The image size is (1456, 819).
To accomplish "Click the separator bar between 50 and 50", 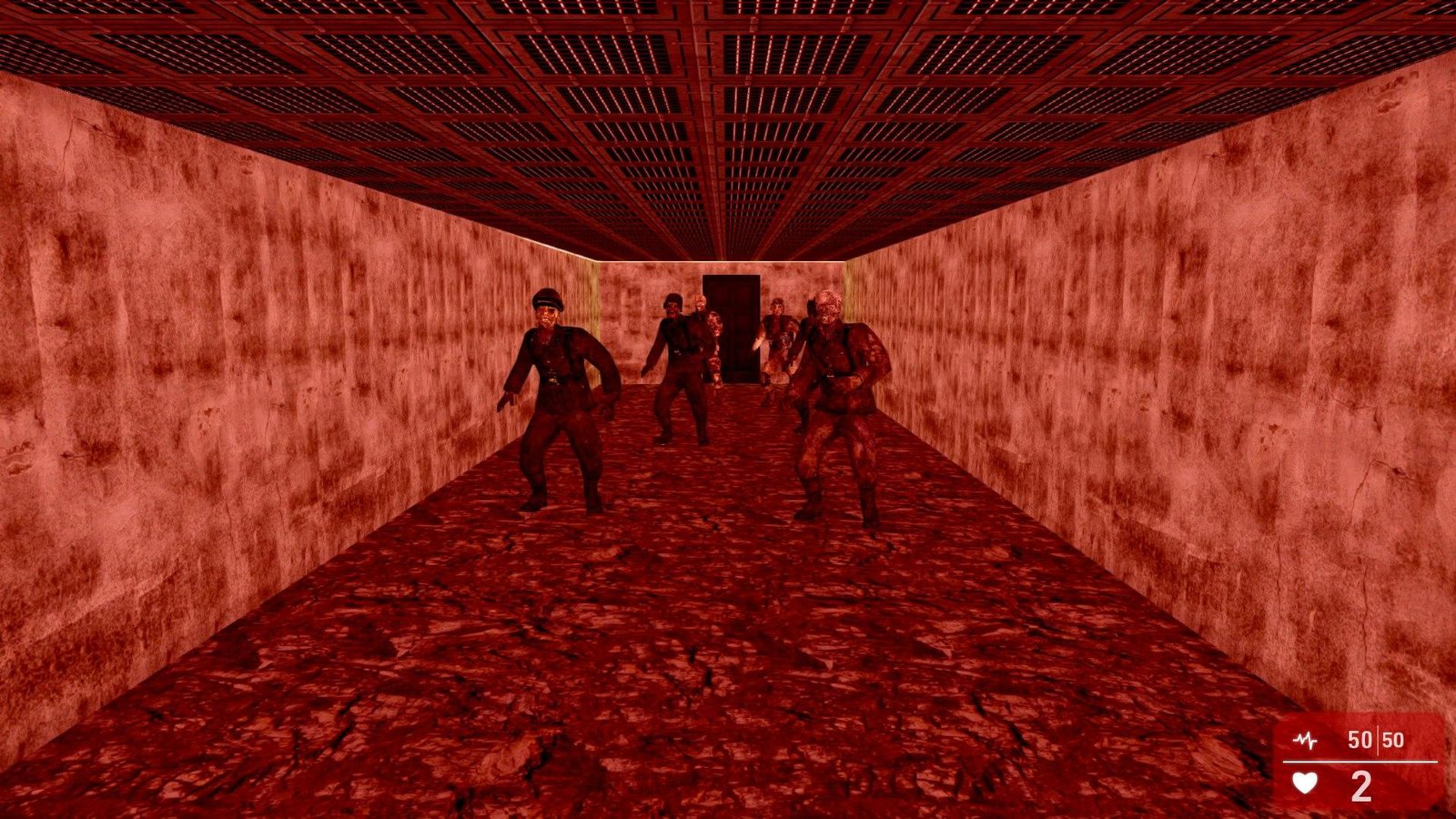I will pos(1378,739).
